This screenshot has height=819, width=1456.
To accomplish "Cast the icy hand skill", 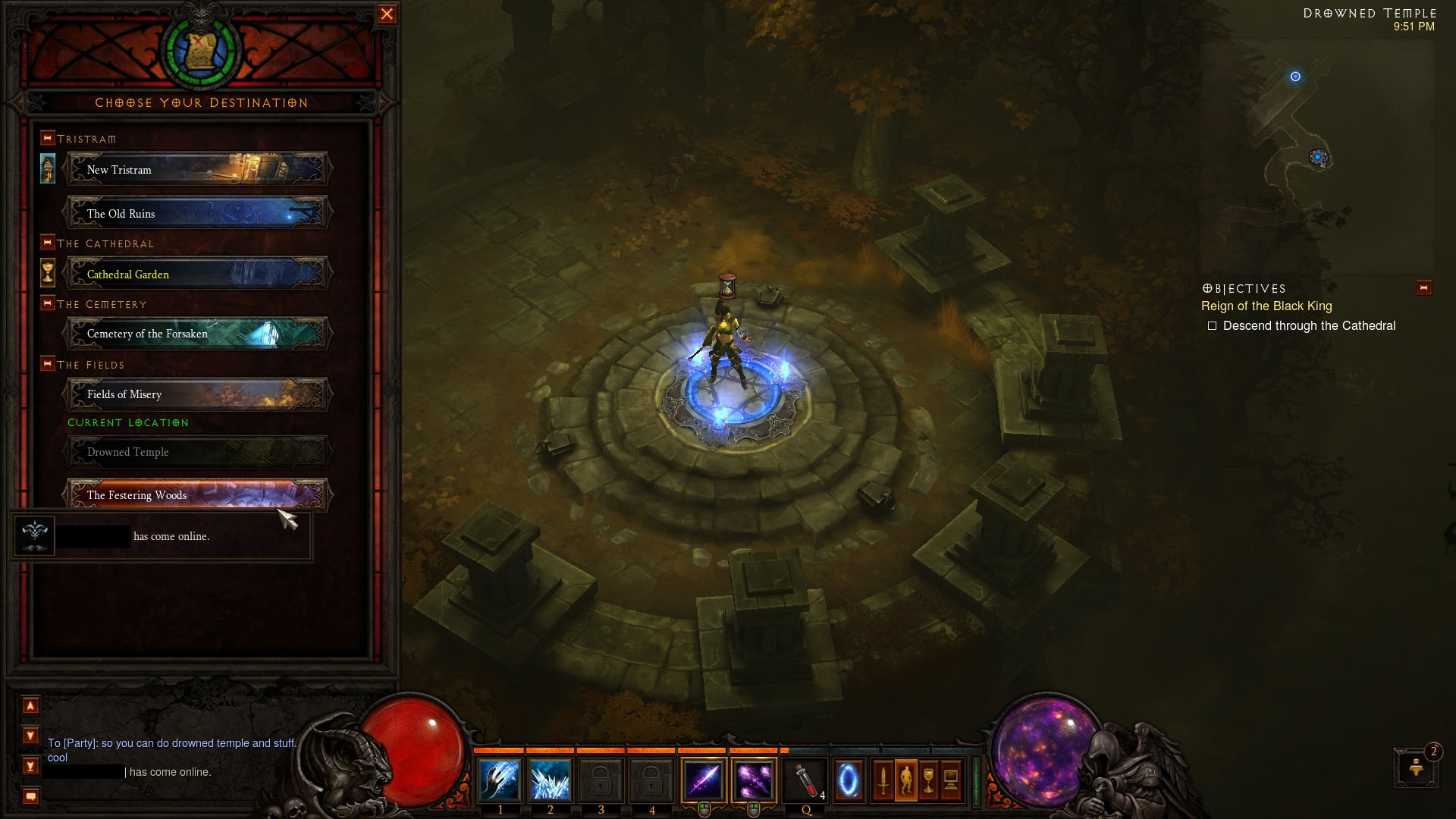I will (500, 780).
